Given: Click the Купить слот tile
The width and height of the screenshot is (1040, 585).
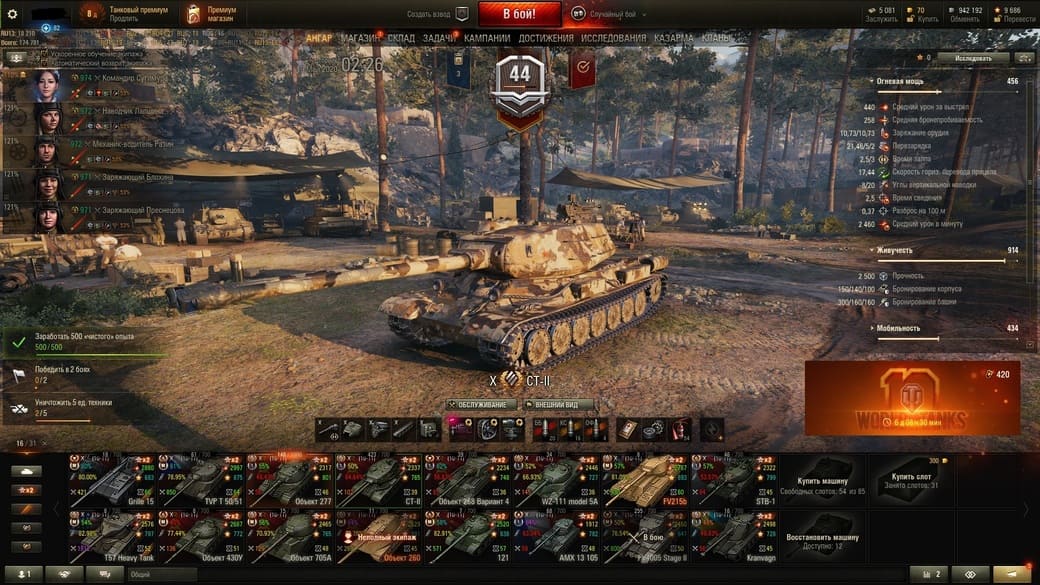Looking at the screenshot, I should (910, 478).
